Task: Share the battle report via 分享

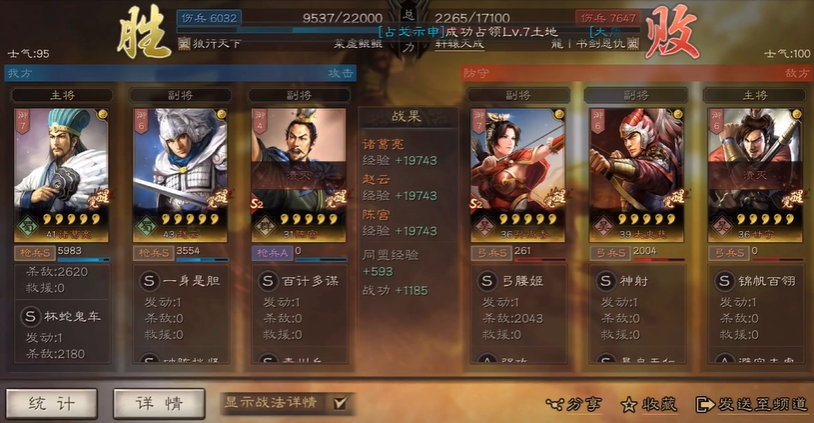Action: pos(575,404)
